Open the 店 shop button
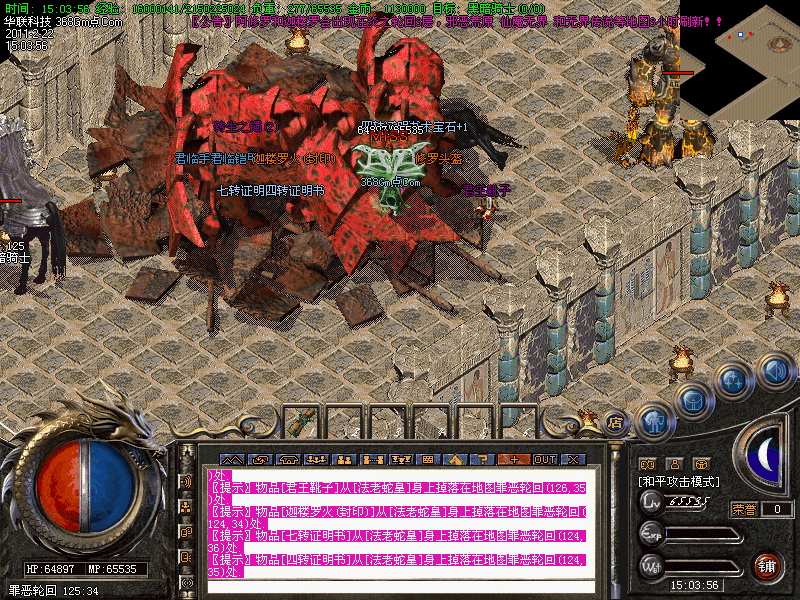The width and height of the screenshot is (800, 600). tap(615, 421)
